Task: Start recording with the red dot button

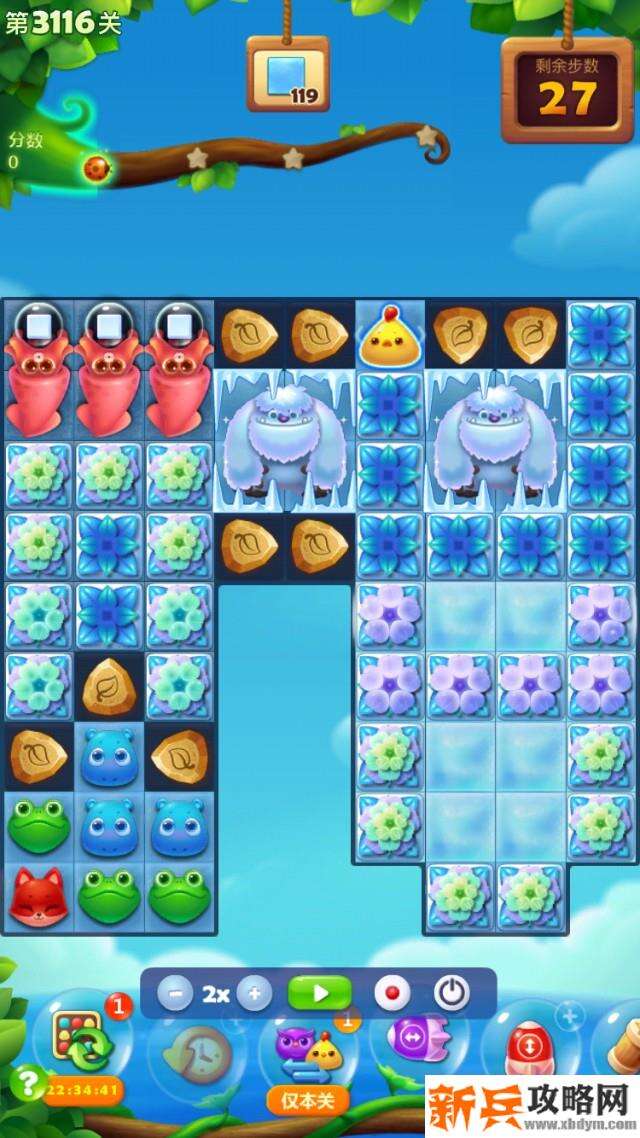Action: (x=391, y=994)
